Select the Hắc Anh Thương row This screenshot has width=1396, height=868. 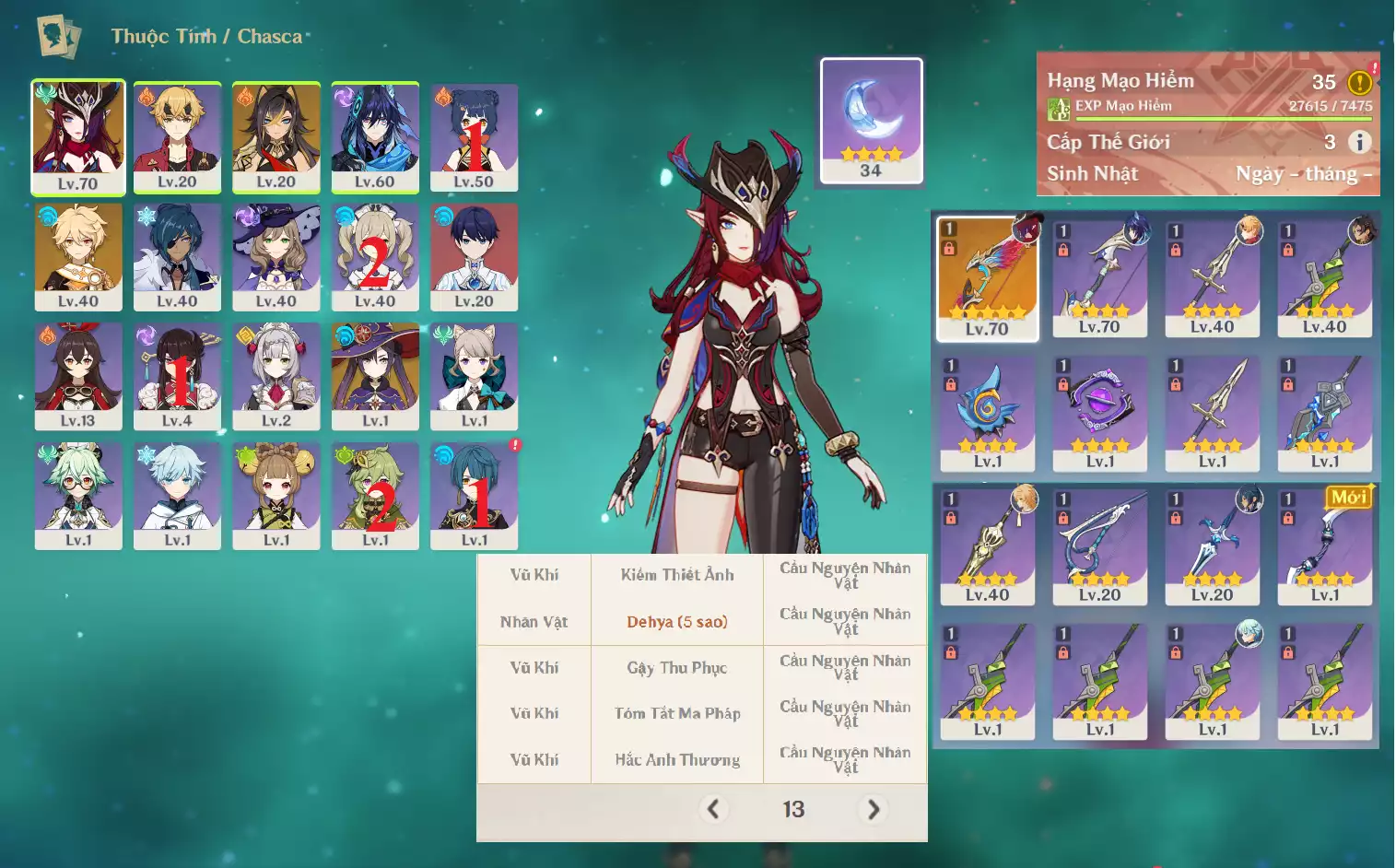tap(677, 760)
